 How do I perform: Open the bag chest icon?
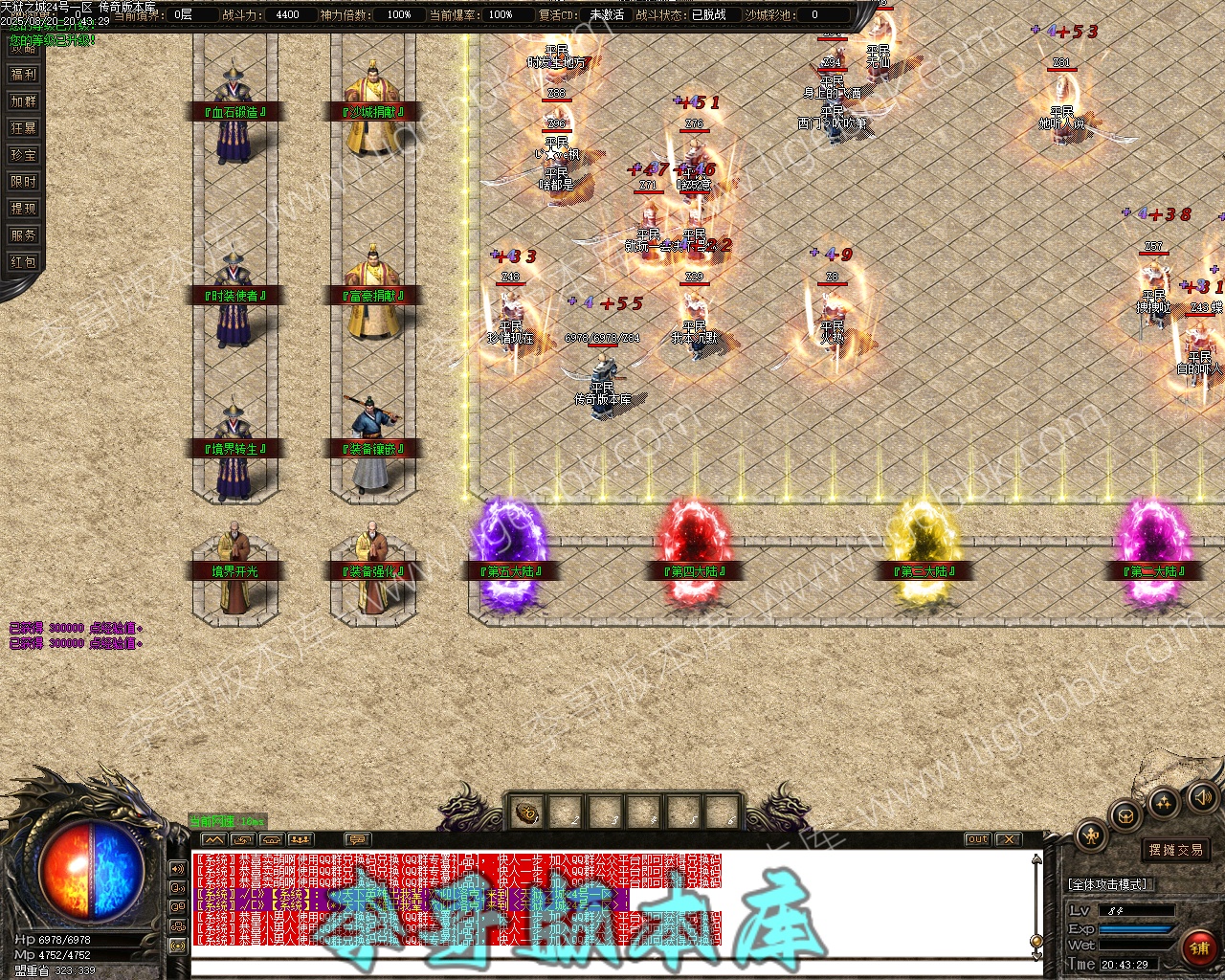pos(1126,815)
